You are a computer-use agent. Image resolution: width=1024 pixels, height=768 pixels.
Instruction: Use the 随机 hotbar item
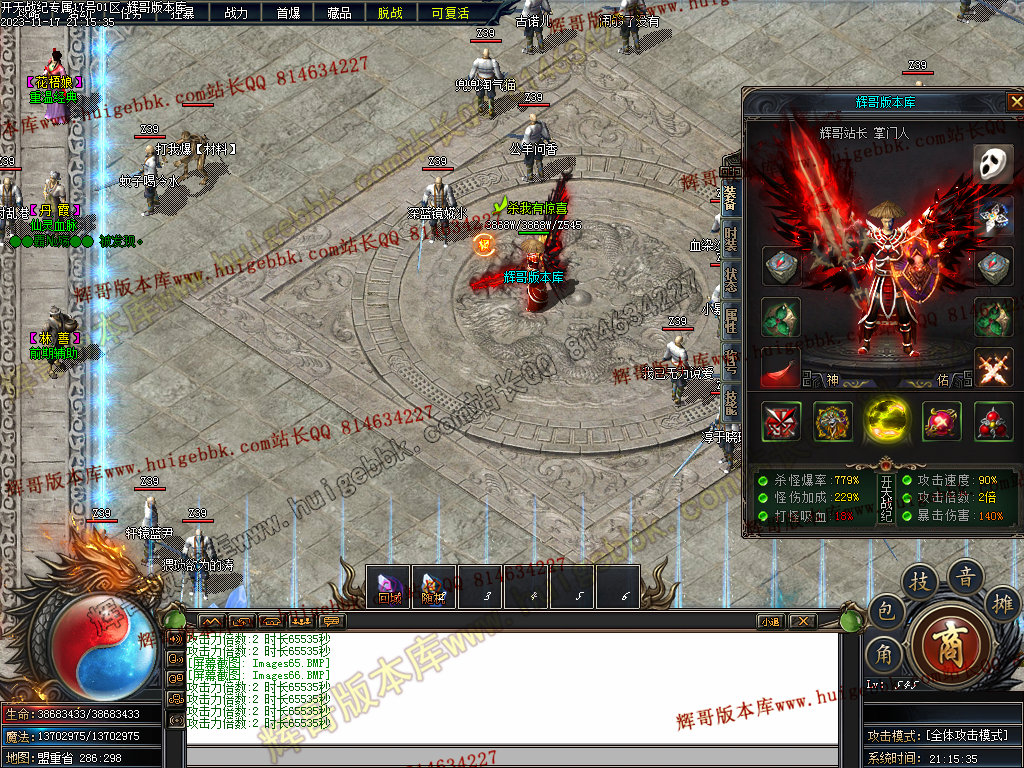pos(433,587)
